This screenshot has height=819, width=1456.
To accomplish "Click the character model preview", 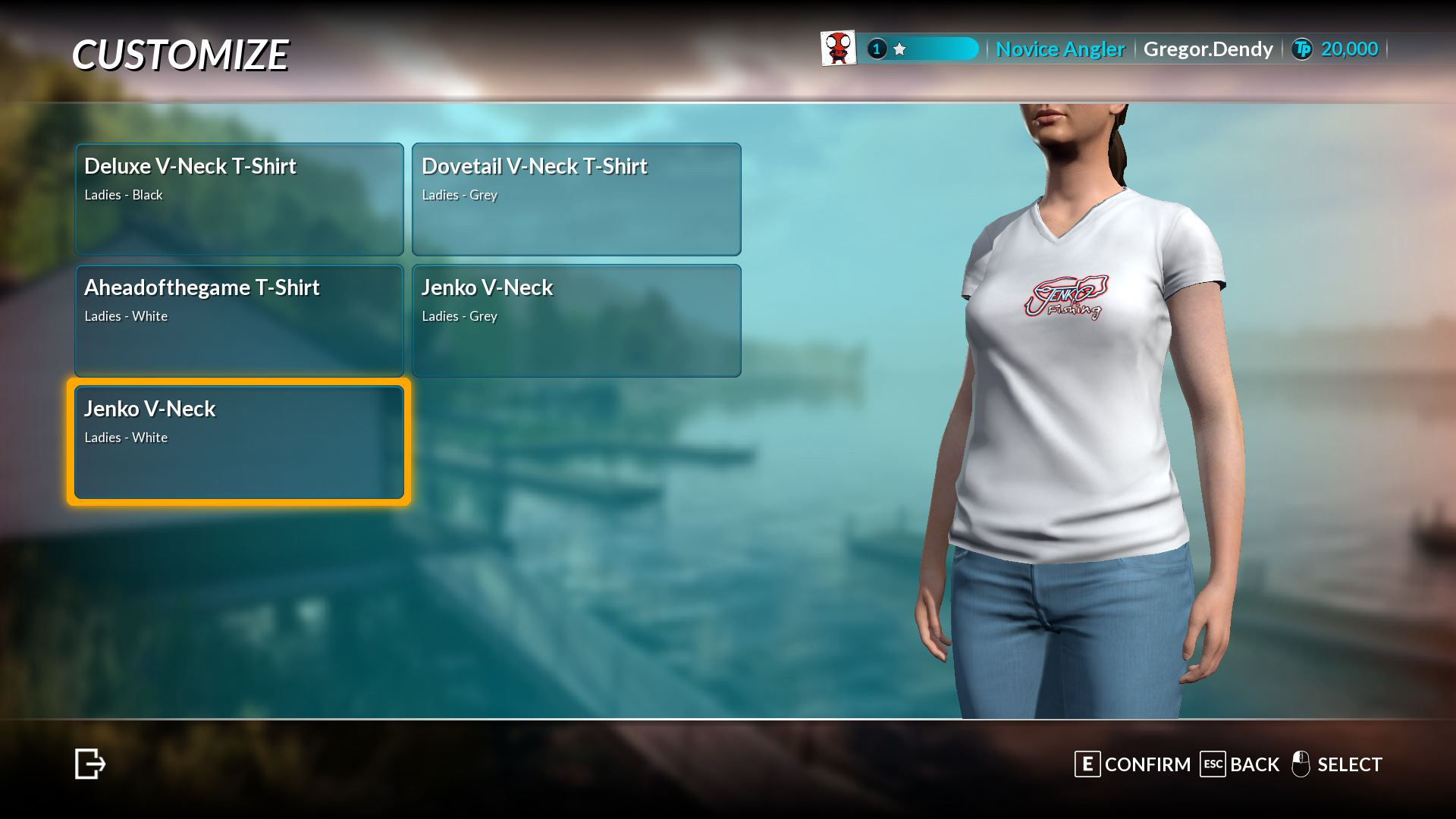I will [1077, 379].
